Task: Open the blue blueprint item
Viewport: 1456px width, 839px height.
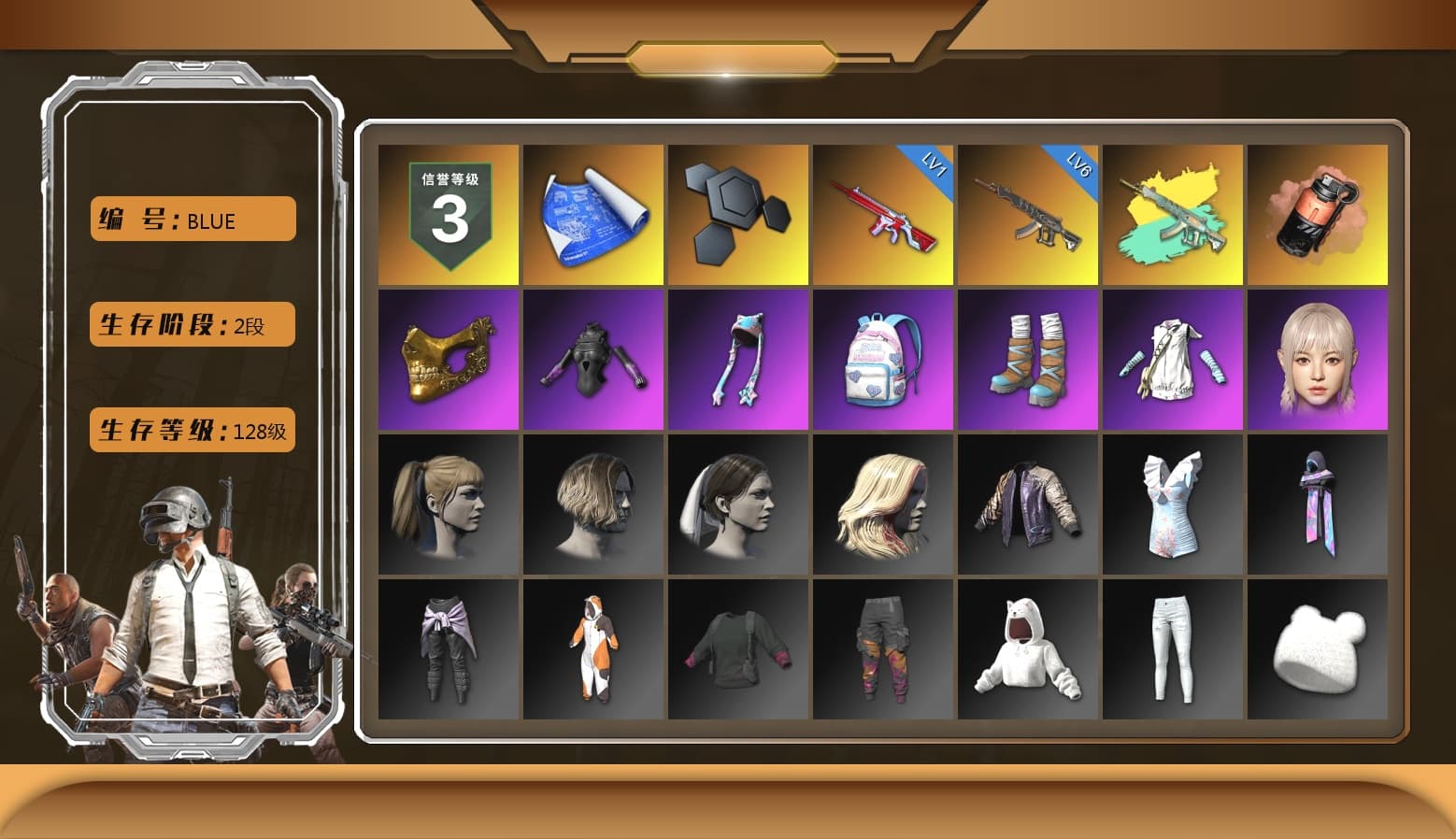Action: [593, 215]
